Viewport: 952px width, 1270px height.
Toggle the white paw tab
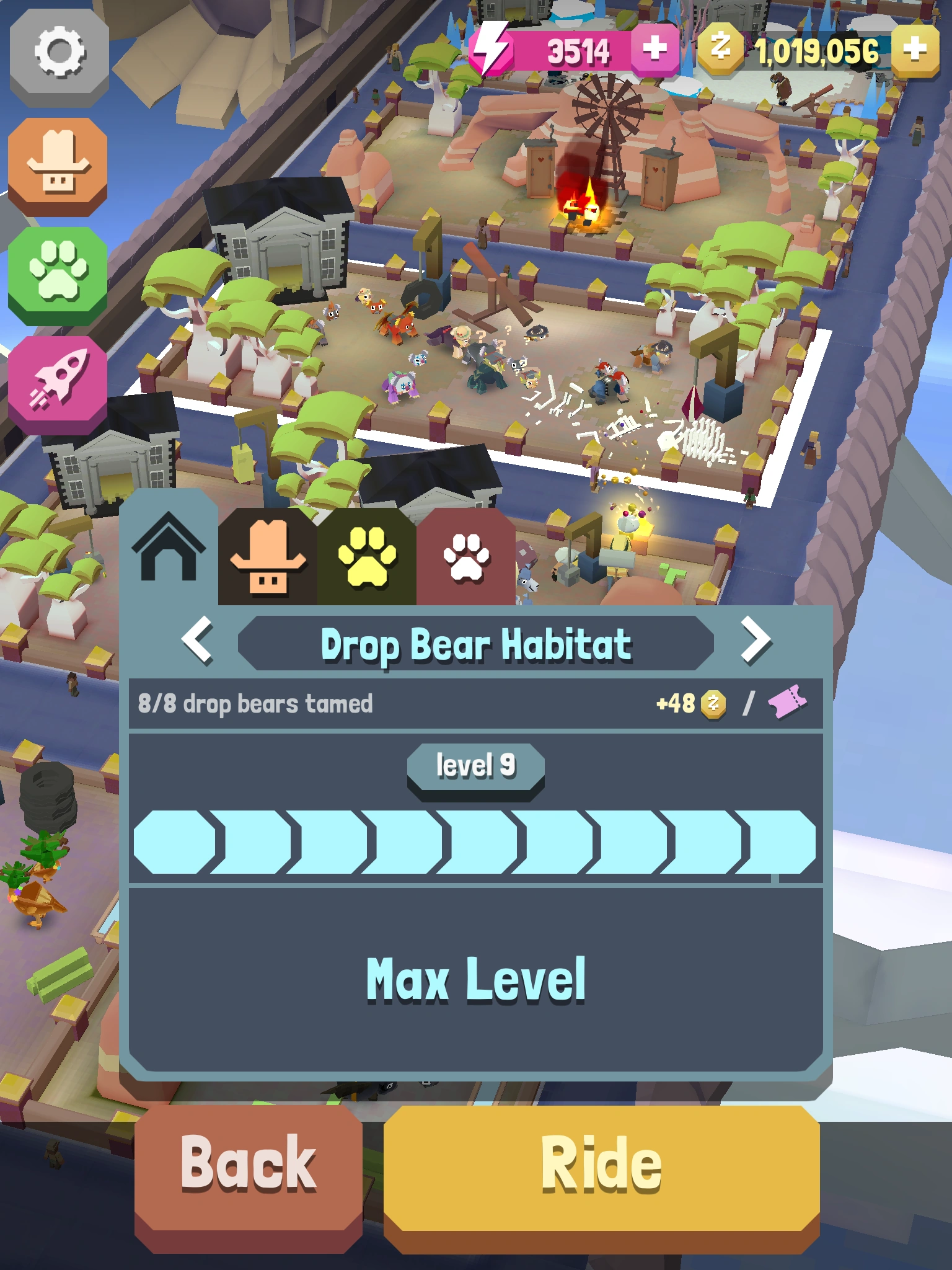point(465,555)
